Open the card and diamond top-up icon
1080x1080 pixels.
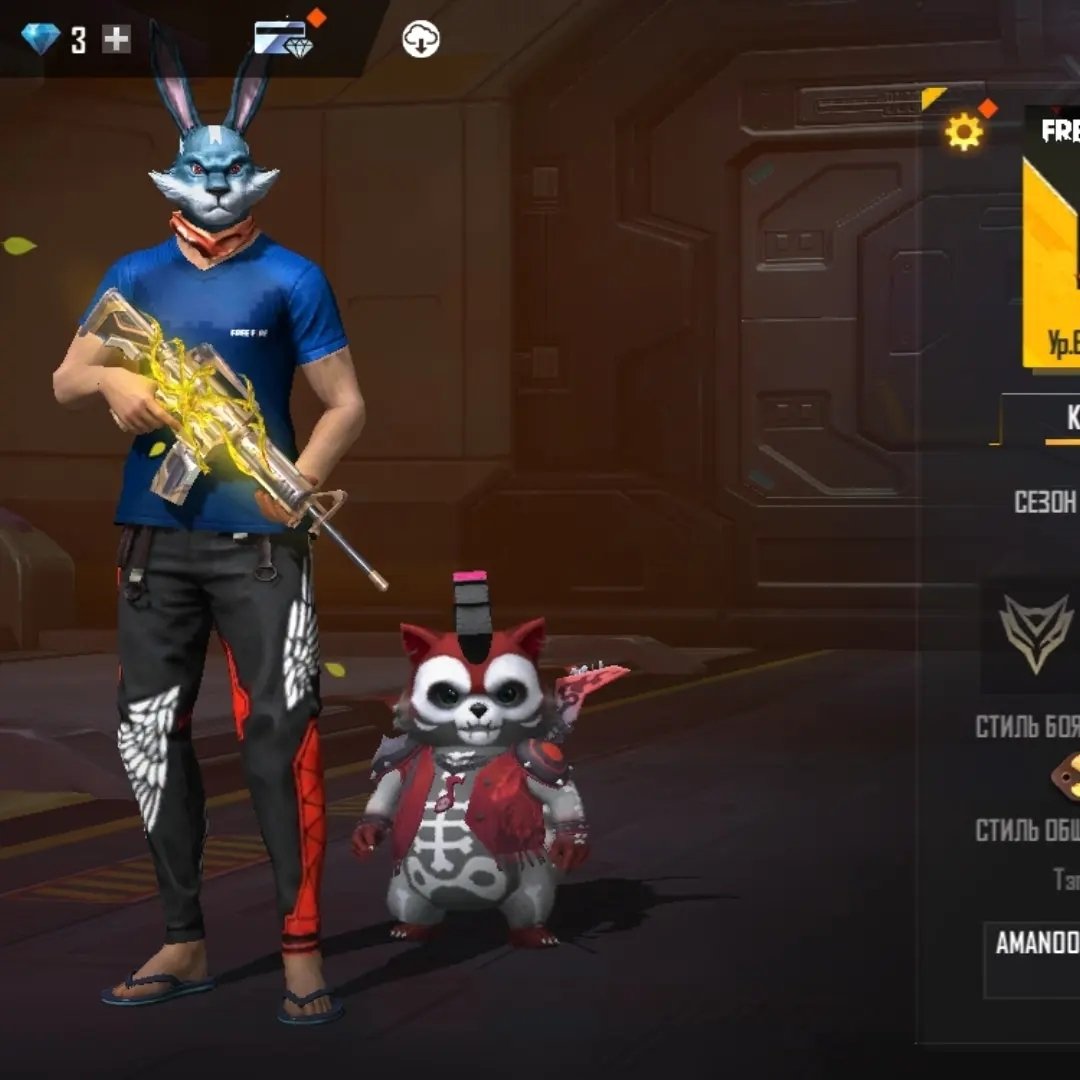[x=283, y=39]
